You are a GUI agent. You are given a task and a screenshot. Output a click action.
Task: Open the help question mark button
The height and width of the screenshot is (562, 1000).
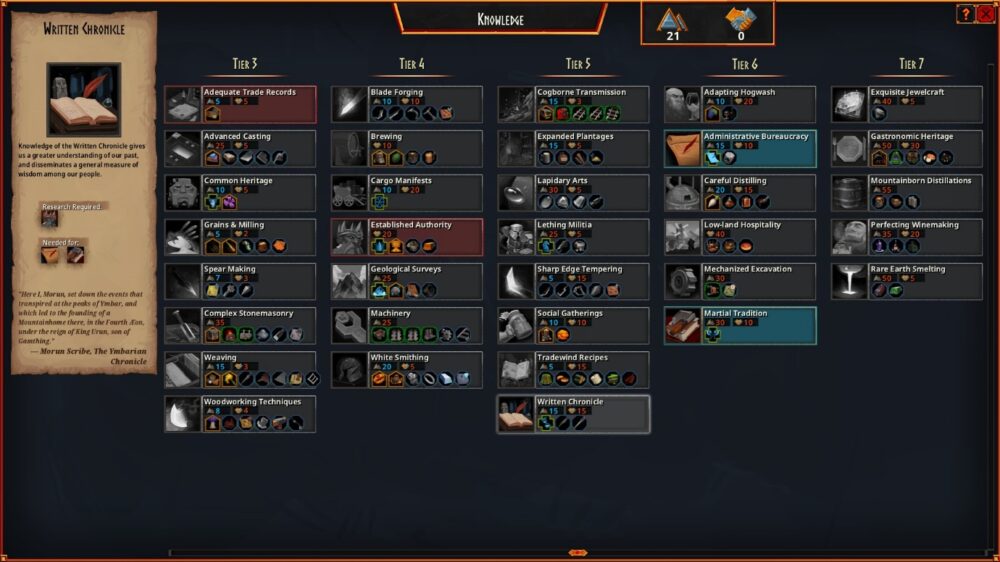pos(966,14)
